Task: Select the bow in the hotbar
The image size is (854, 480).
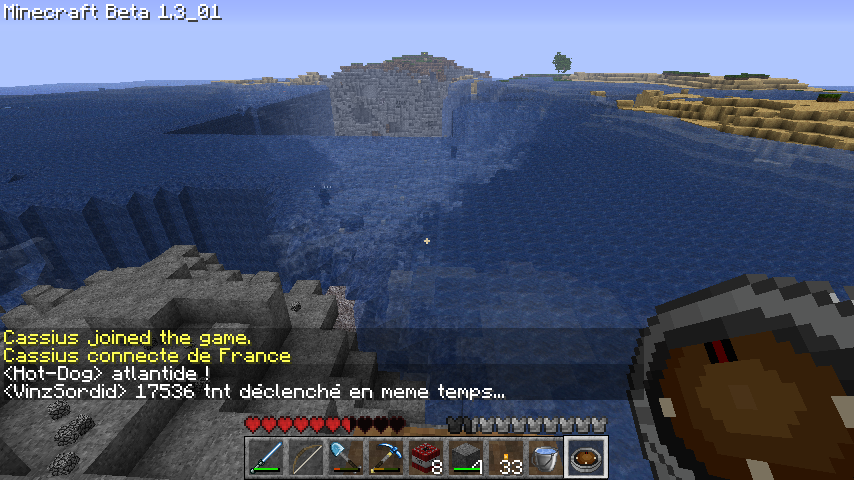Action: pyautogui.click(x=306, y=459)
